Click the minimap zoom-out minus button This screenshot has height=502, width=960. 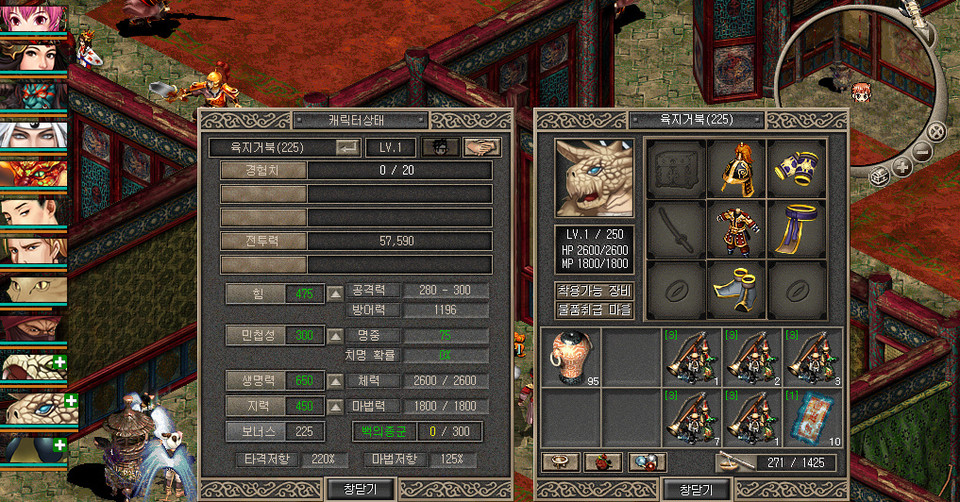(x=922, y=152)
